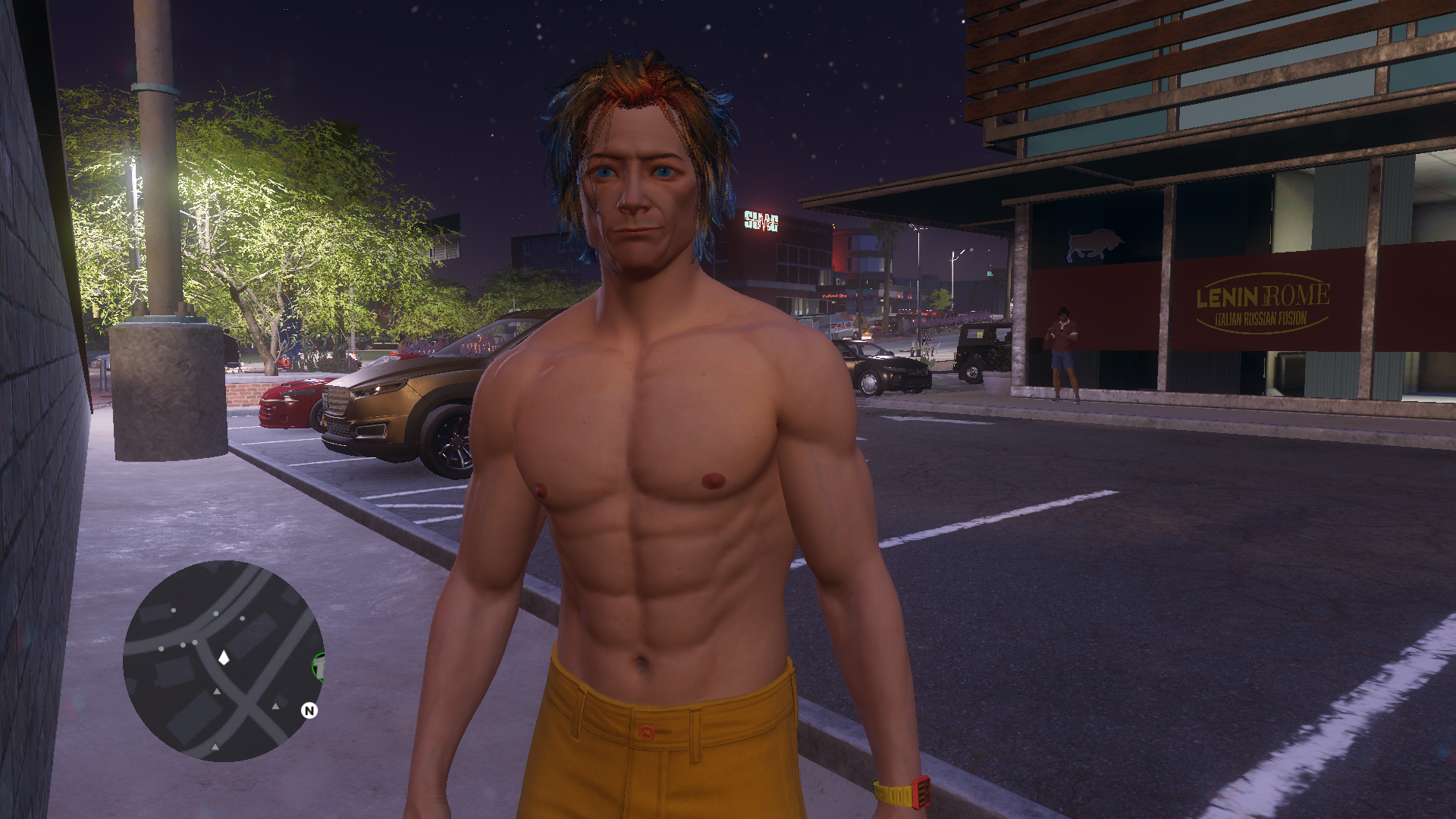Click the N compass marker on the minimap
The width and height of the screenshot is (1456, 819).
pos(309,711)
